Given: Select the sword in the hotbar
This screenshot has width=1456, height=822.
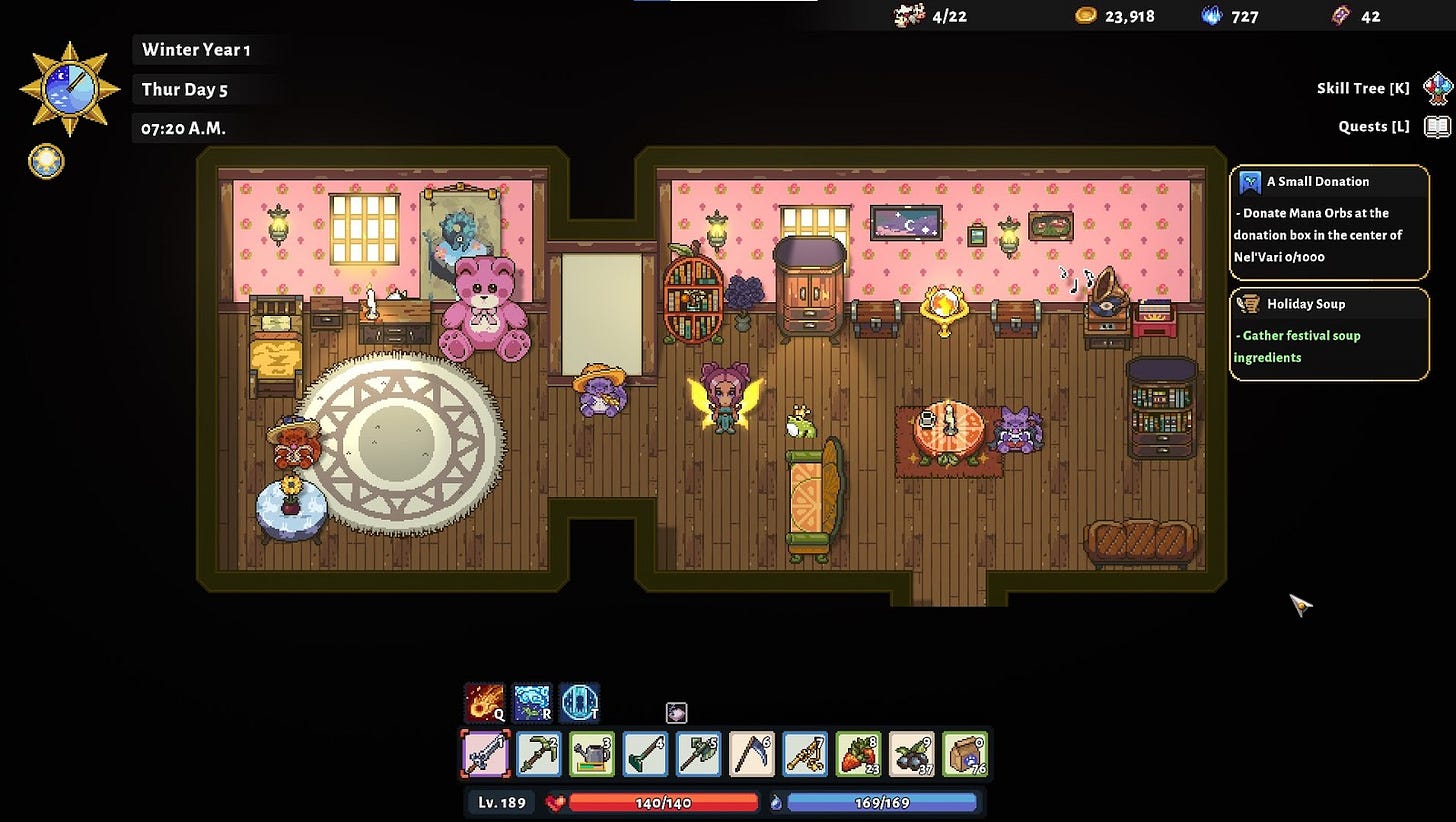Looking at the screenshot, I should point(486,754).
